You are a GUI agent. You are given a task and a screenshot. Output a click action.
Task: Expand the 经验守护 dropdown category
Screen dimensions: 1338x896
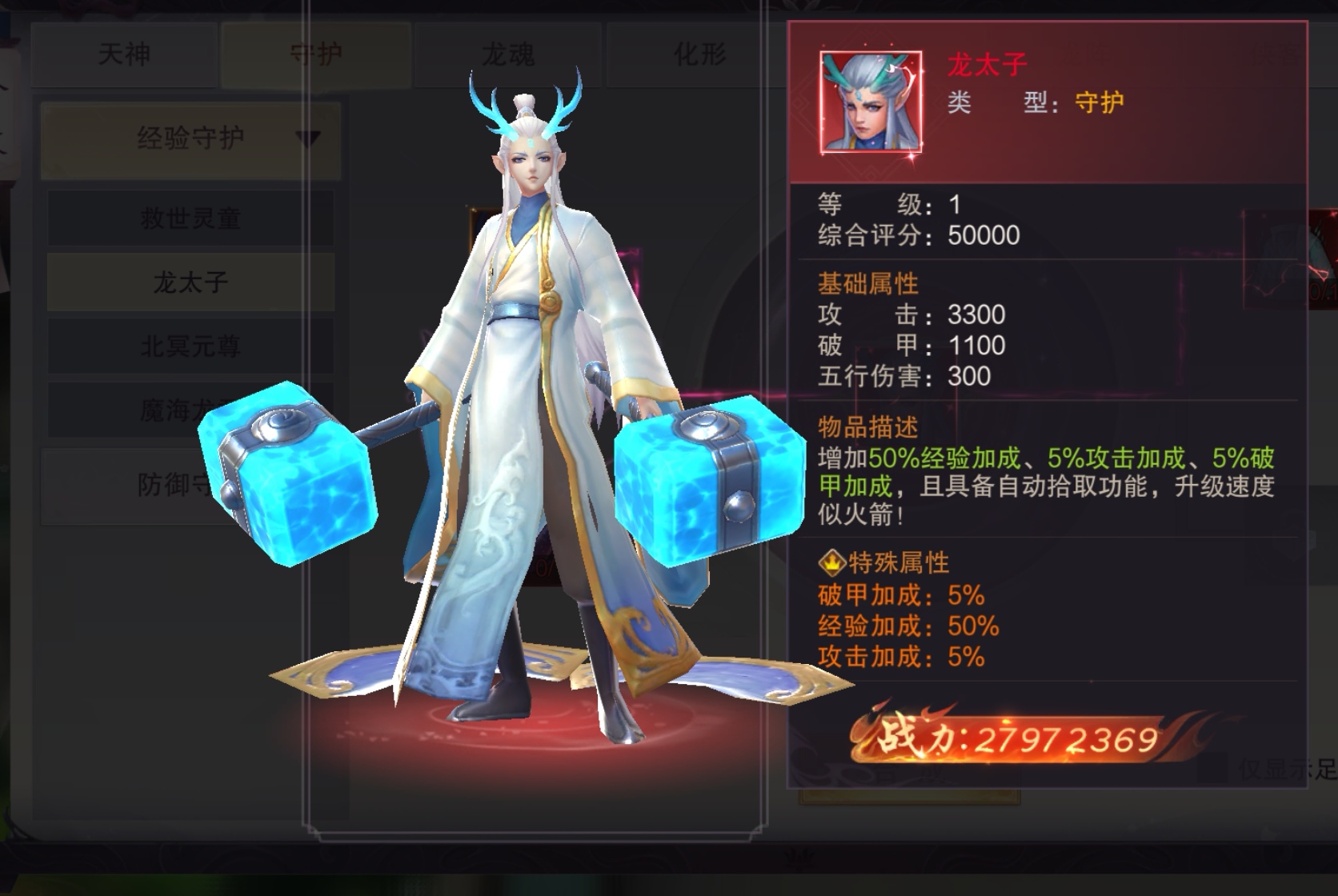pyautogui.click(x=190, y=138)
